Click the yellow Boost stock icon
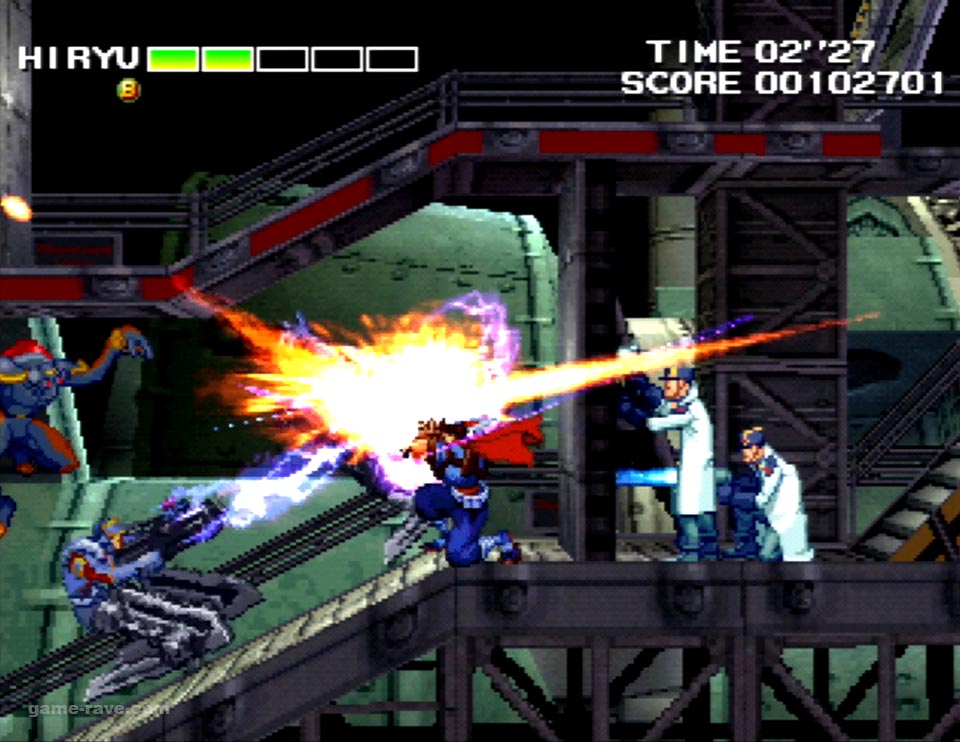Viewport: 960px width, 742px height. [129, 90]
